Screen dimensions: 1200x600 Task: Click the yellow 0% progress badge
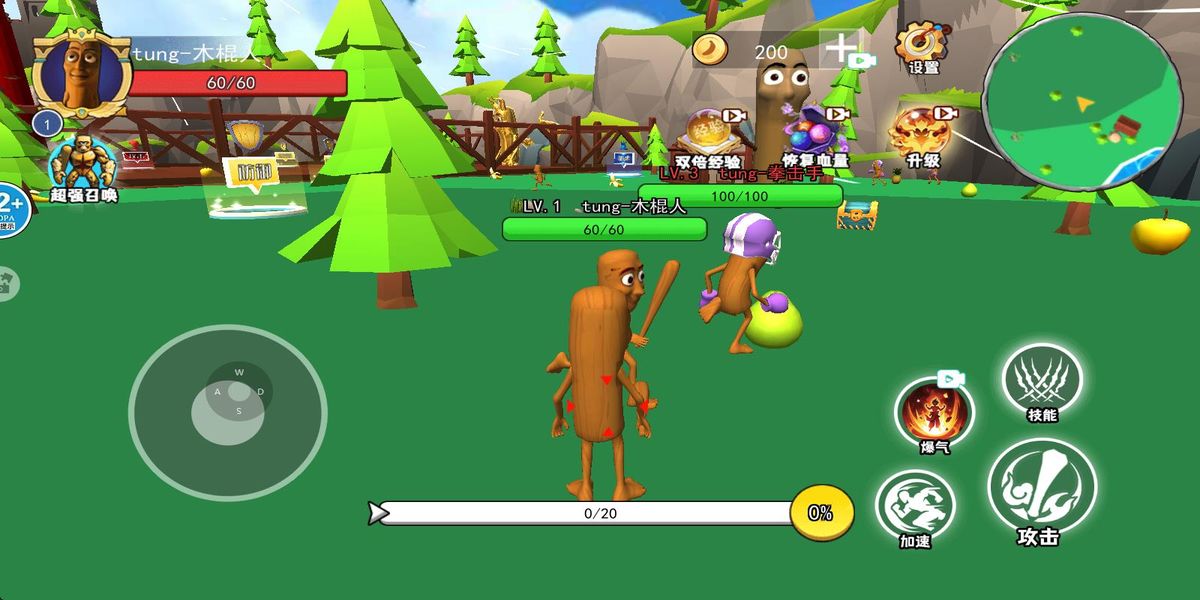[821, 512]
